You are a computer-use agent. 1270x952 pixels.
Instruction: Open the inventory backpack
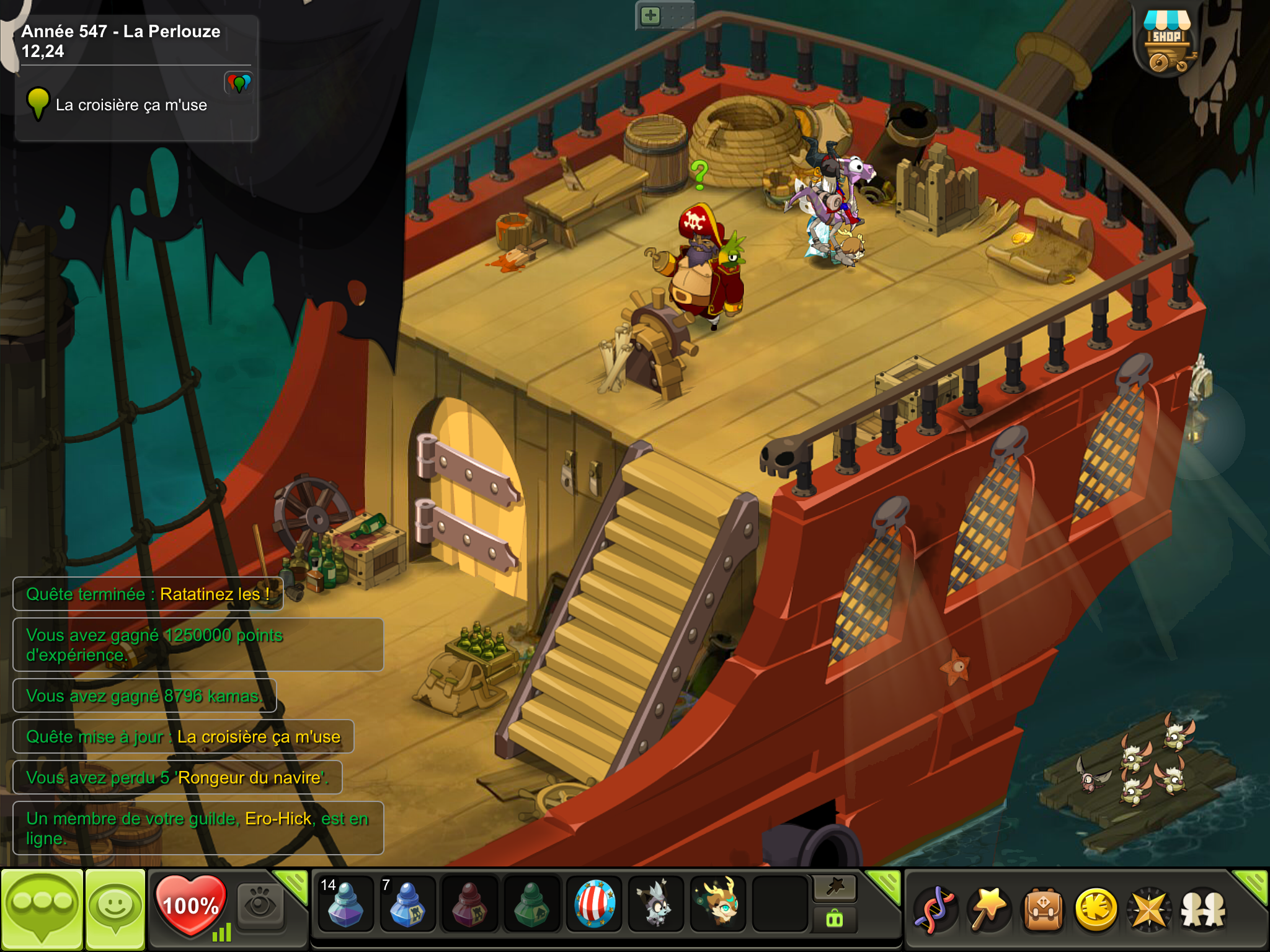[x=1043, y=910]
